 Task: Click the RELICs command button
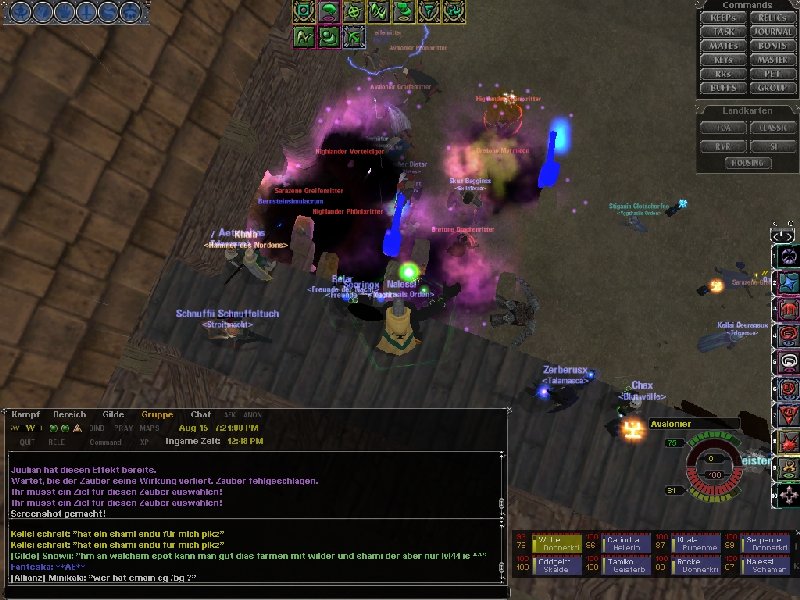(773, 17)
